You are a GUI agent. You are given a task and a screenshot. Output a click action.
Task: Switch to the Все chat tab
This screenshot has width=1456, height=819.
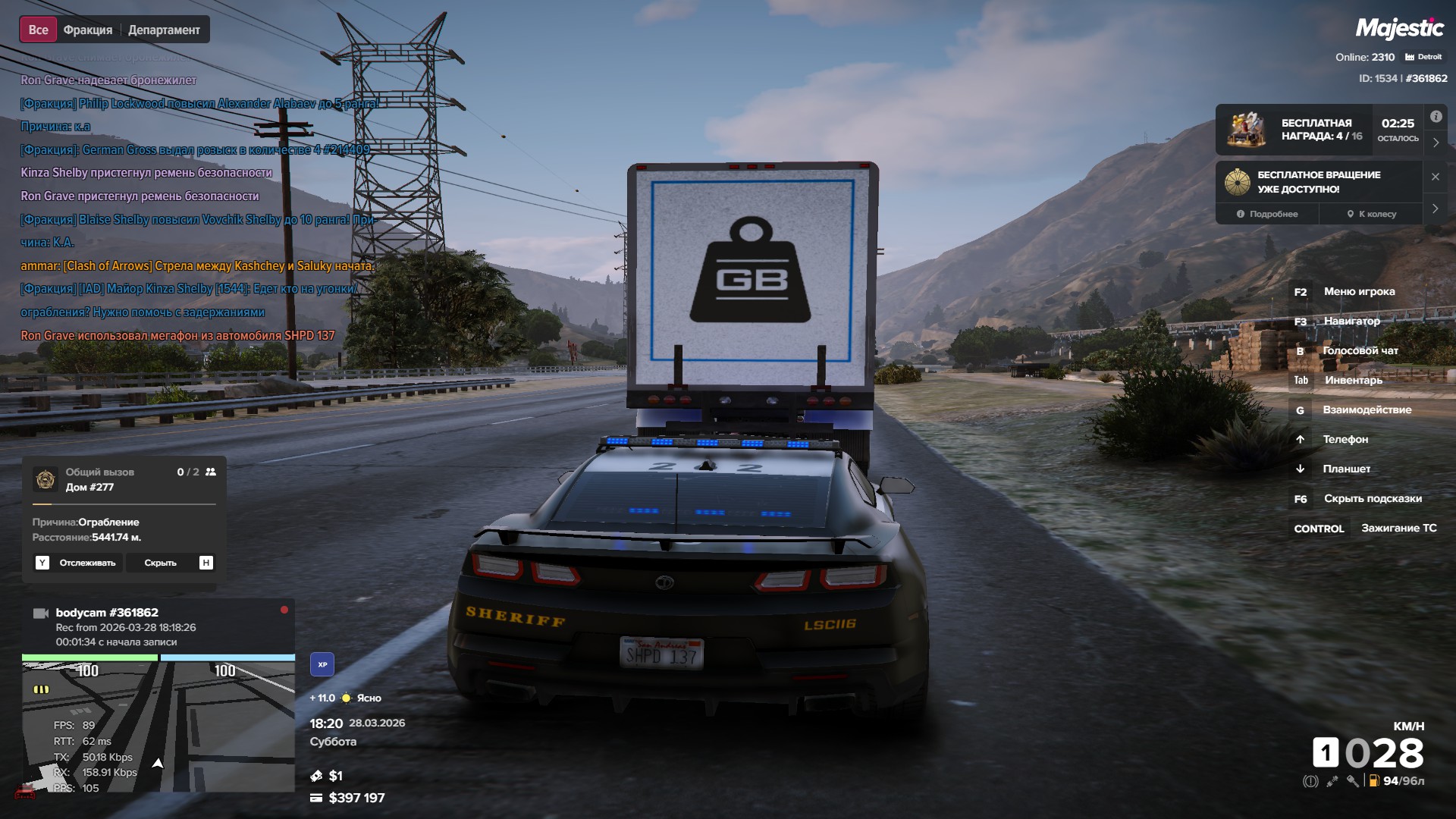point(38,30)
